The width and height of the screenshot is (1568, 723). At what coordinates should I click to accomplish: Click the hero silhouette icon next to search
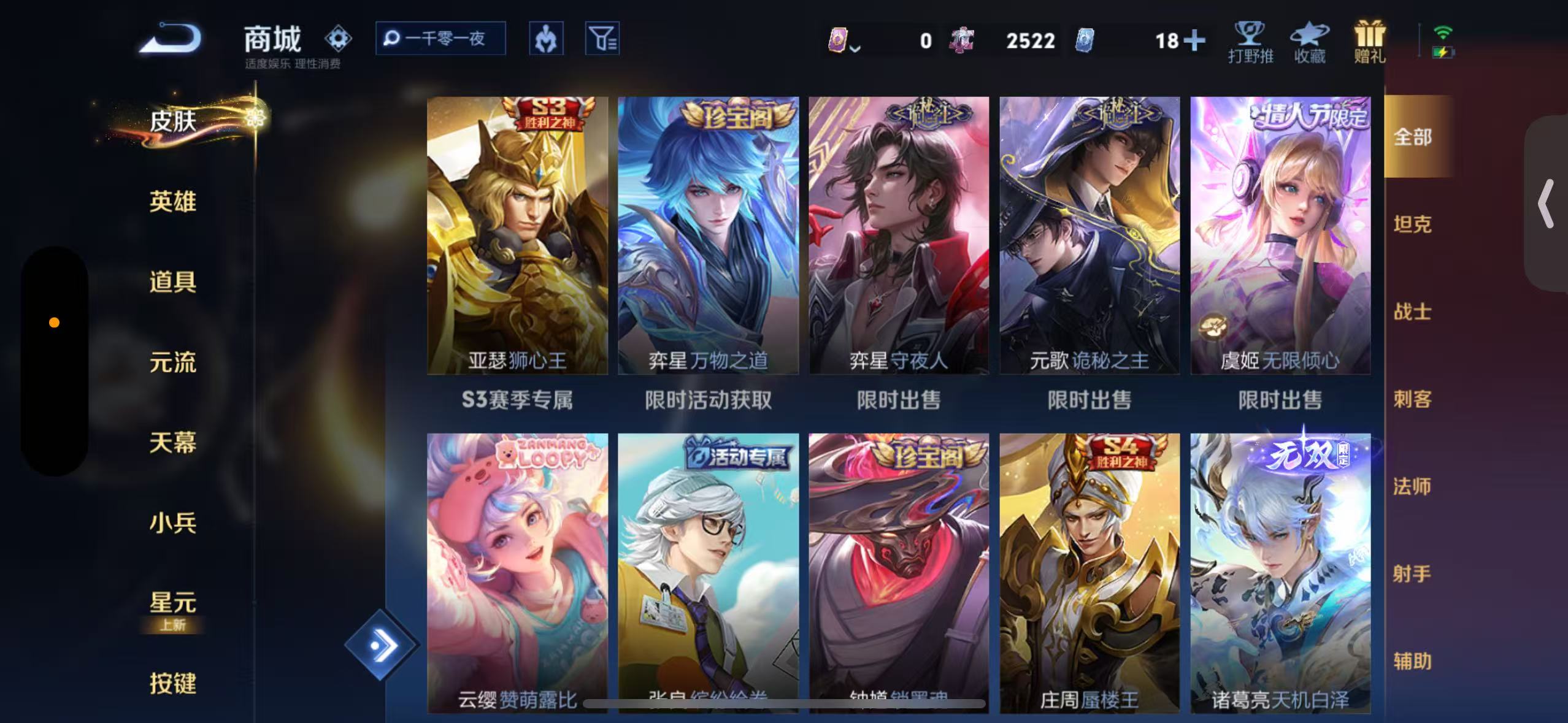point(546,38)
